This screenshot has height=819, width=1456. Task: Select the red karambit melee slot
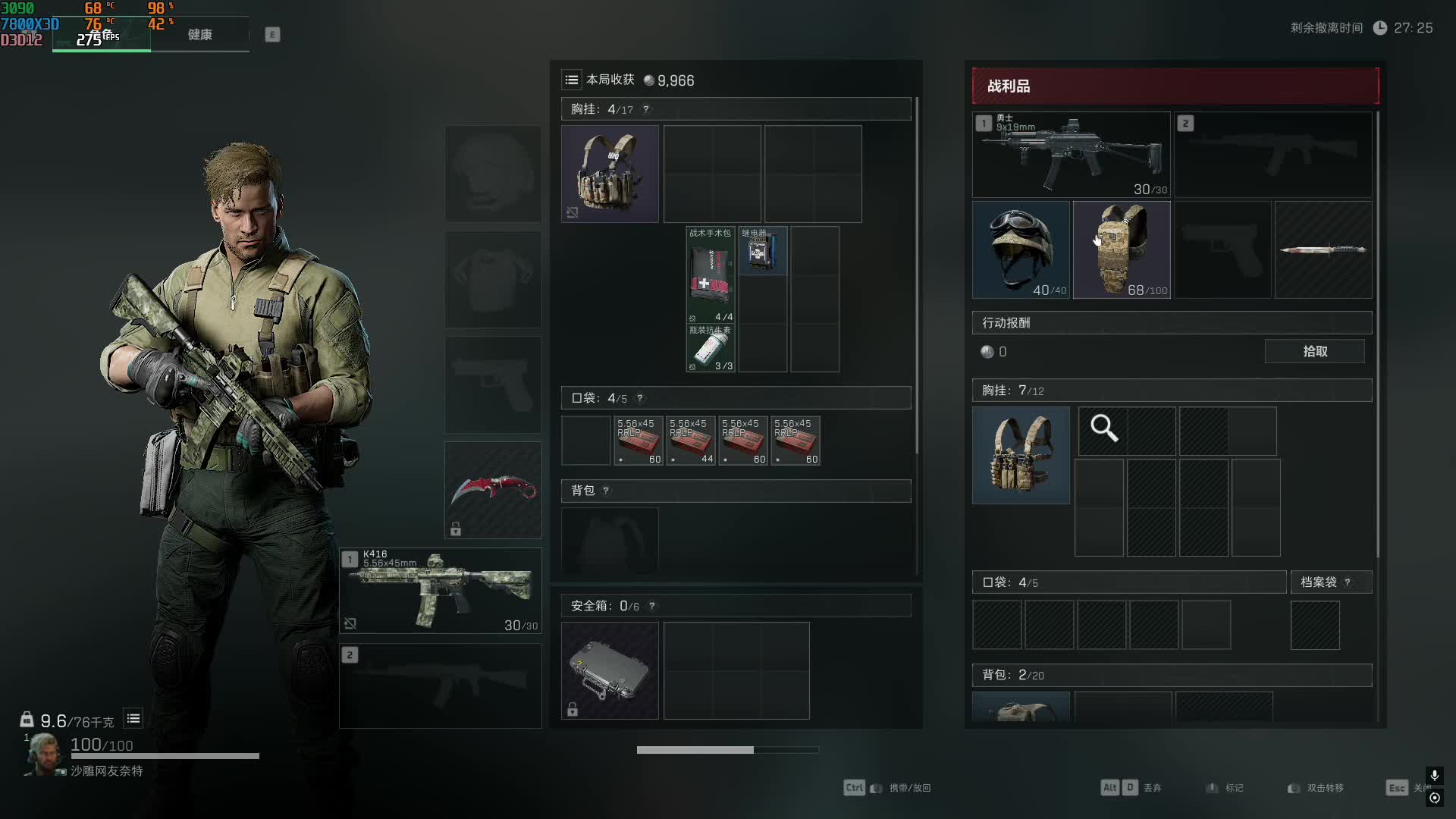493,490
